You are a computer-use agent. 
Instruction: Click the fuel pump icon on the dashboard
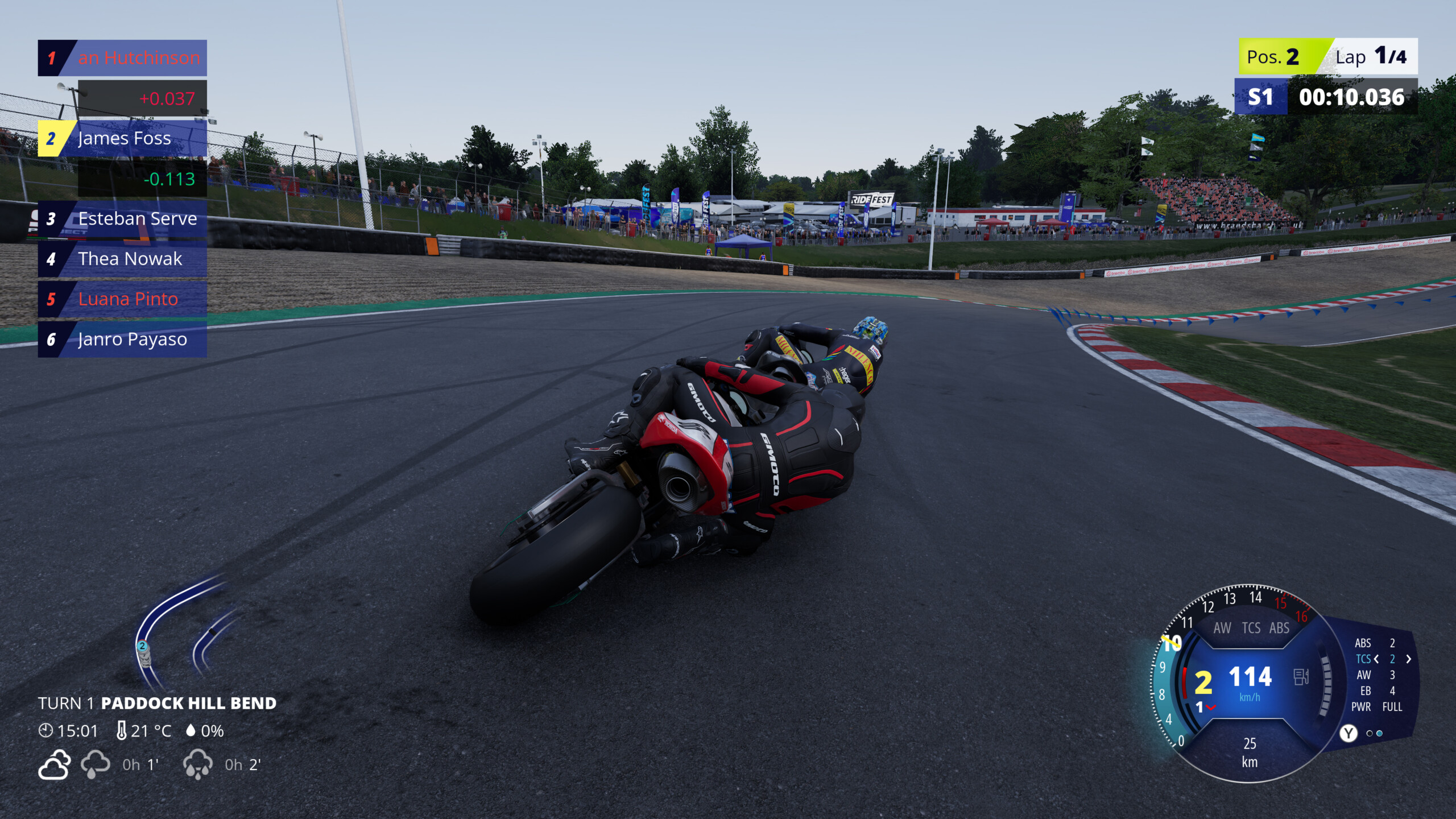[1300, 677]
